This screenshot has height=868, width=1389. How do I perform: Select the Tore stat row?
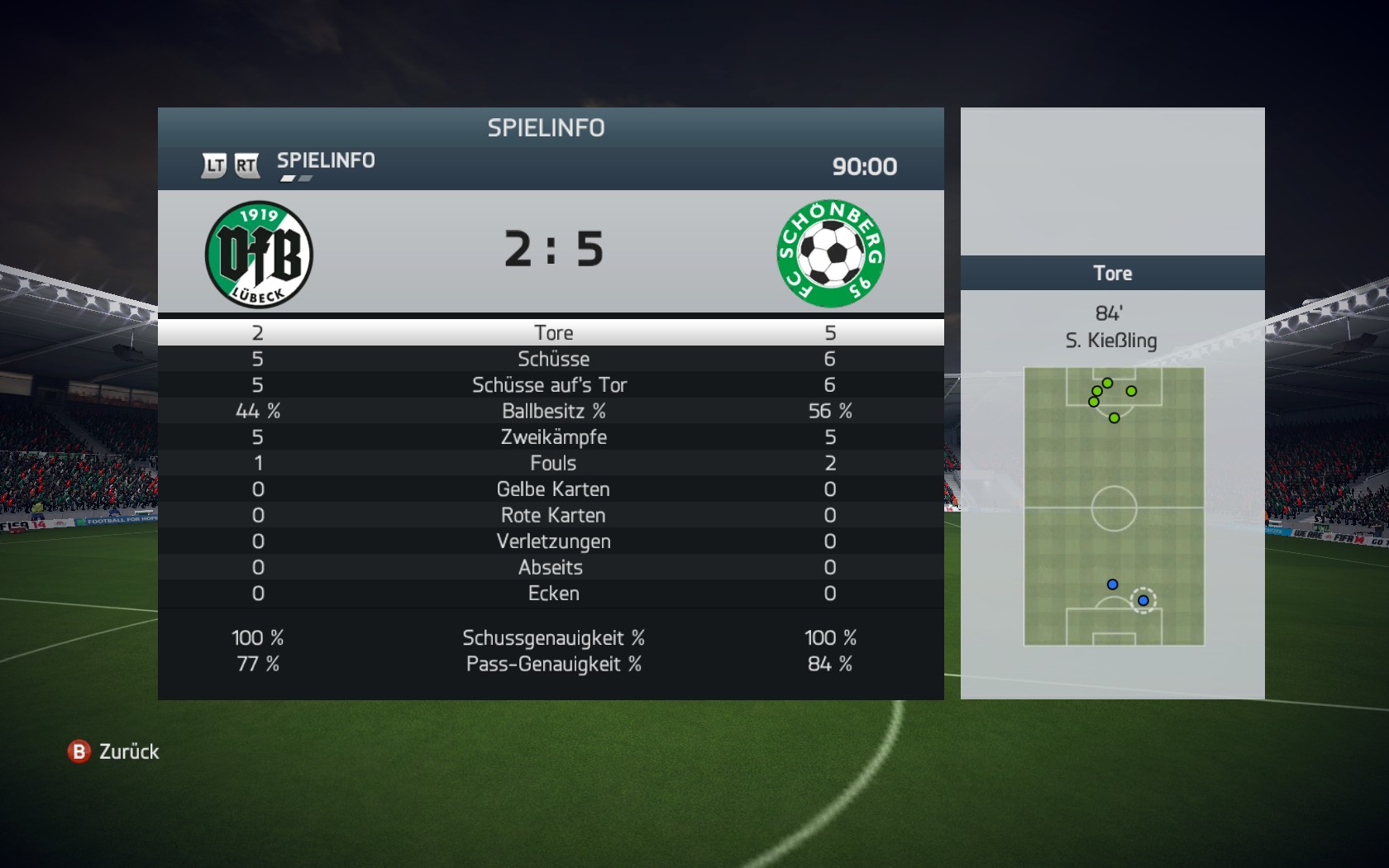(x=552, y=332)
